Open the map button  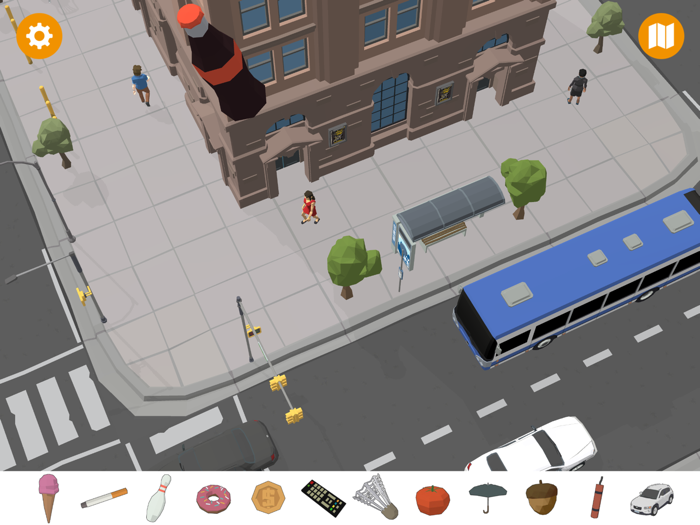660,37
